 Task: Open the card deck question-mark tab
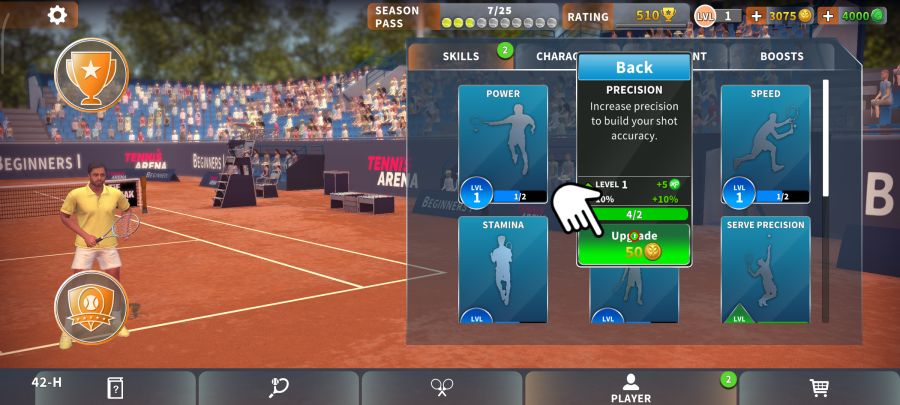tap(115, 388)
